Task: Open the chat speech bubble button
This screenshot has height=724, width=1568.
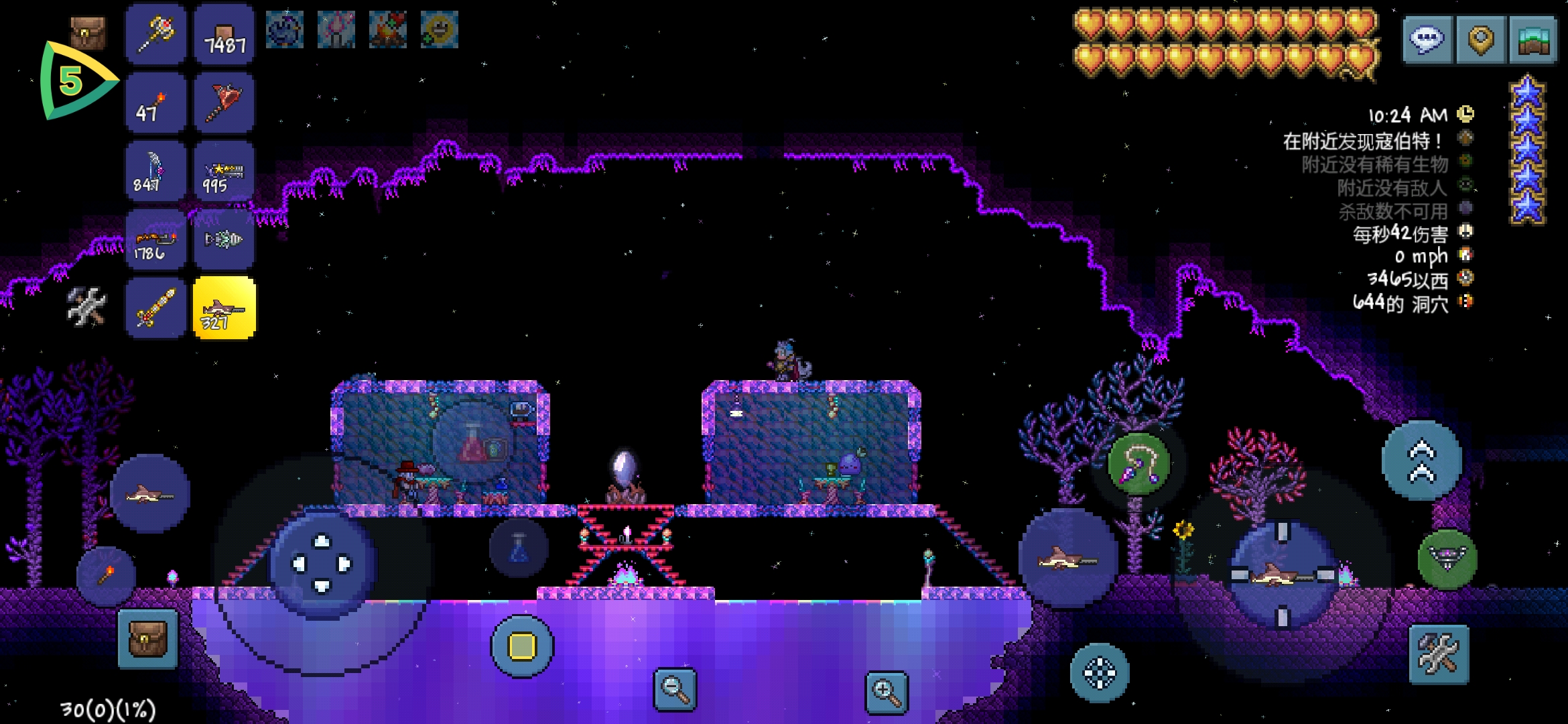Action: tap(1427, 40)
